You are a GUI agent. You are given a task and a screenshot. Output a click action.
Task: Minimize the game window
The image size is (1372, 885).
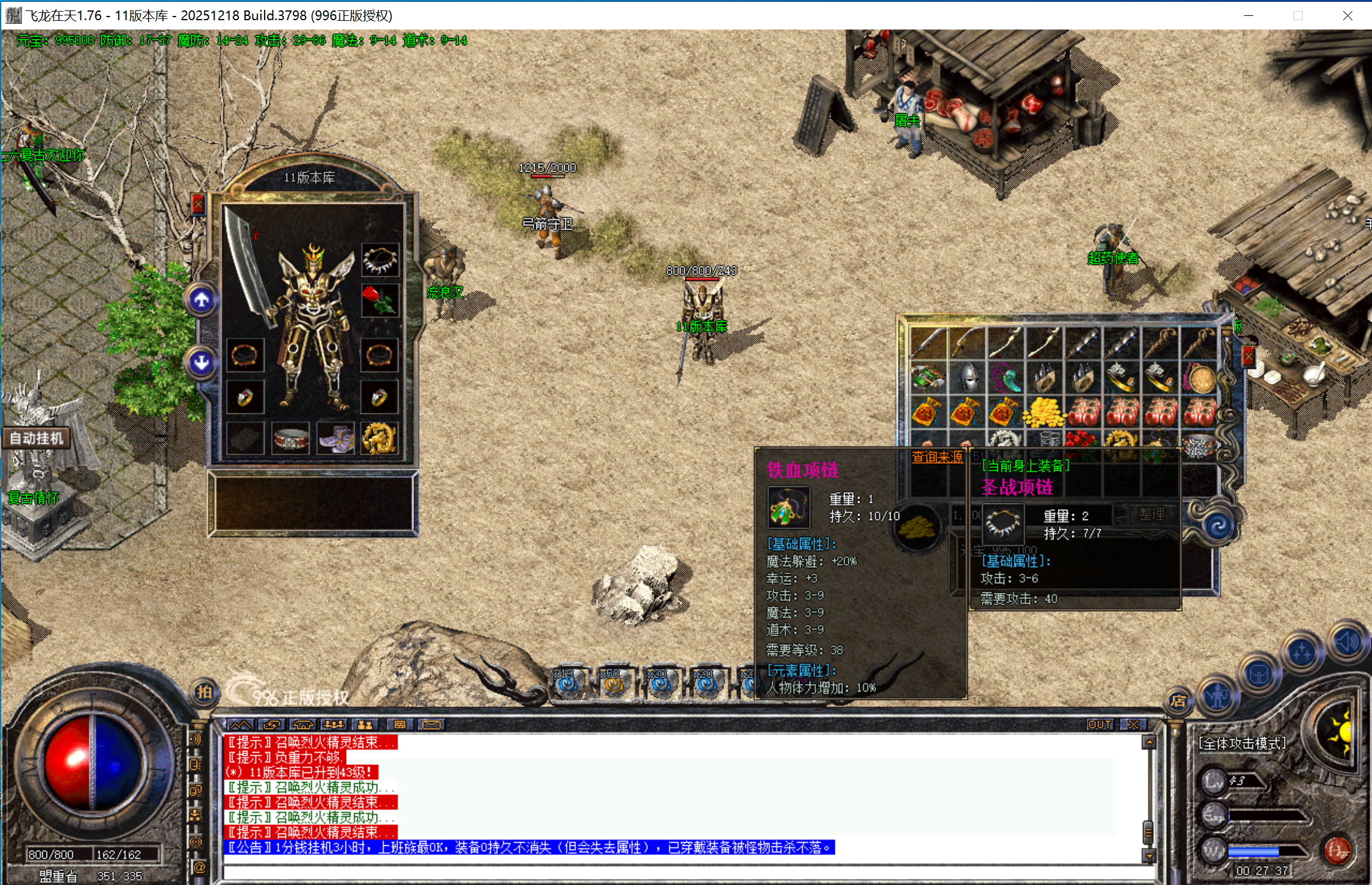(x=1248, y=15)
